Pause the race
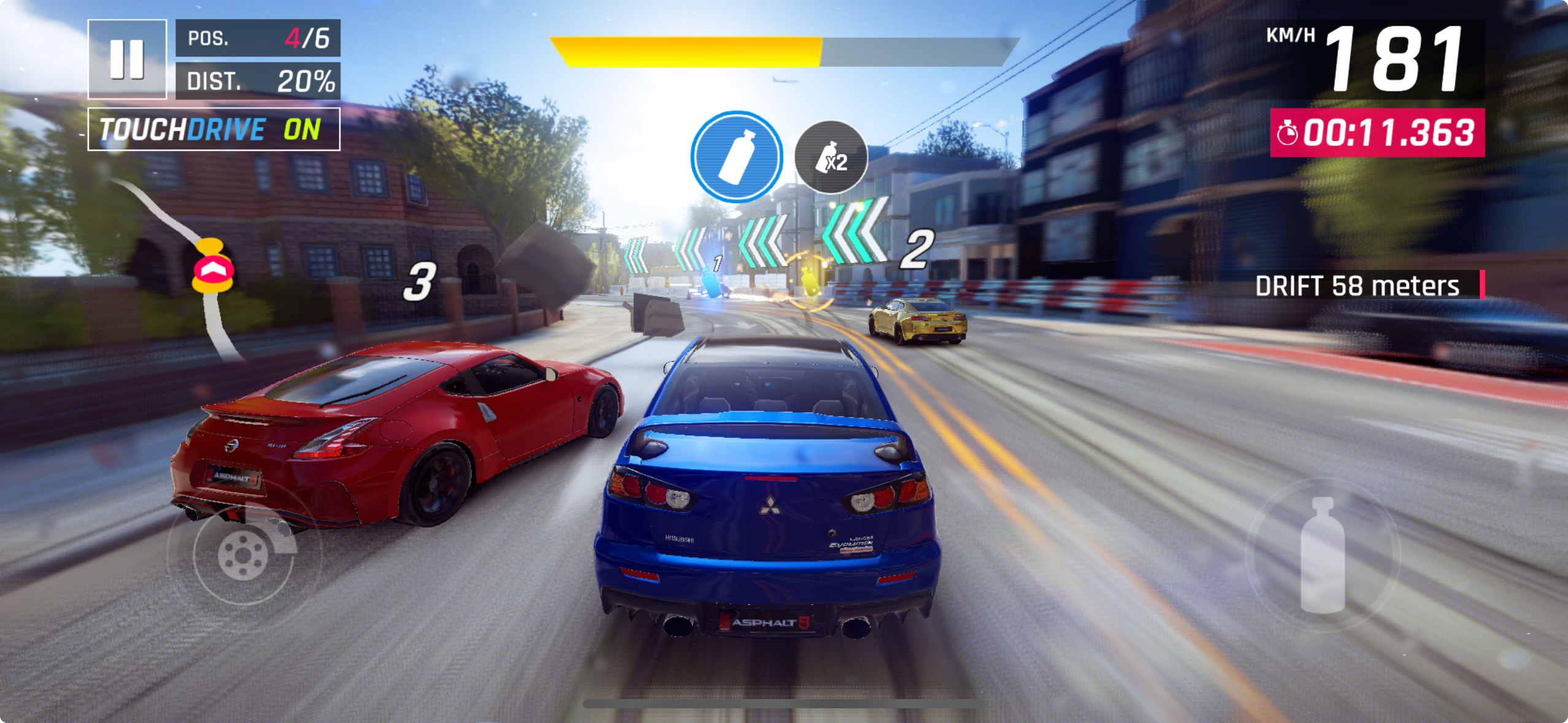The height and width of the screenshot is (723, 1568). 127,59
